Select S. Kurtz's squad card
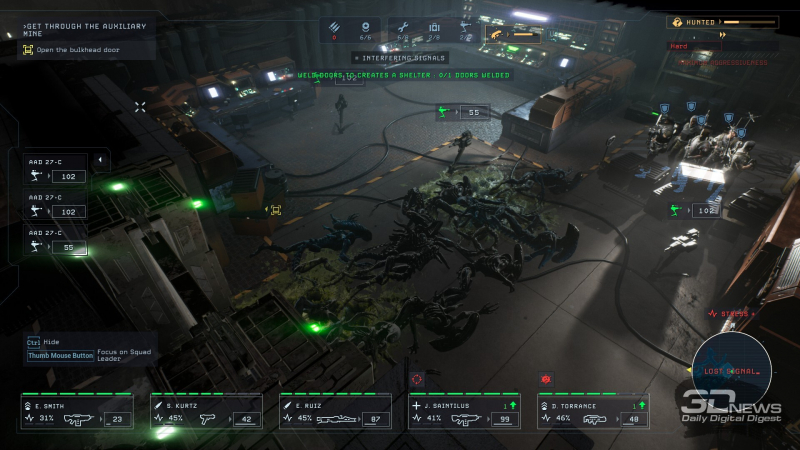 click(x=206, y=412)
